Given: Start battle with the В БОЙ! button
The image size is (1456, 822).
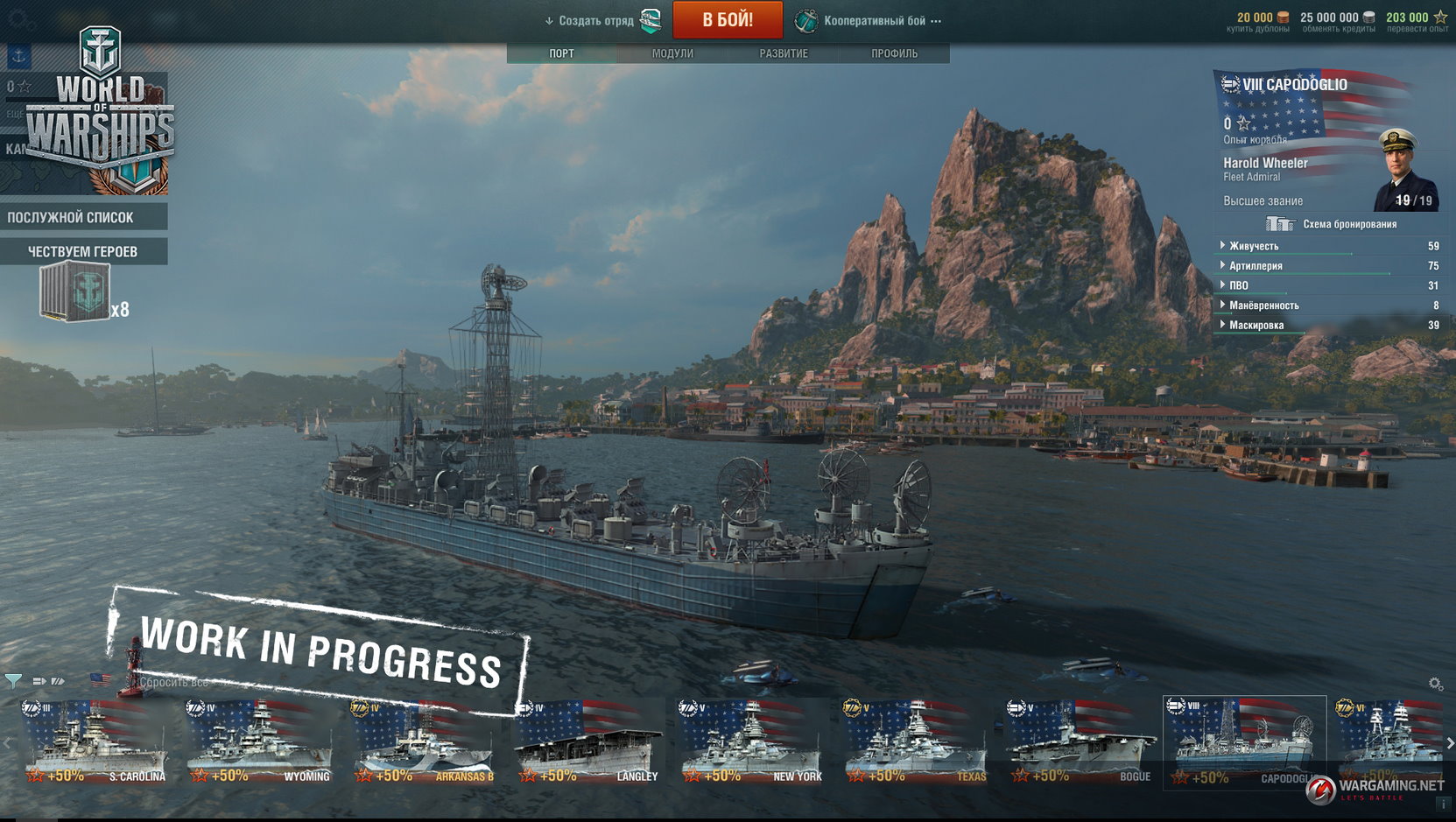Looking at the screenshot, I should click(727, 20).
